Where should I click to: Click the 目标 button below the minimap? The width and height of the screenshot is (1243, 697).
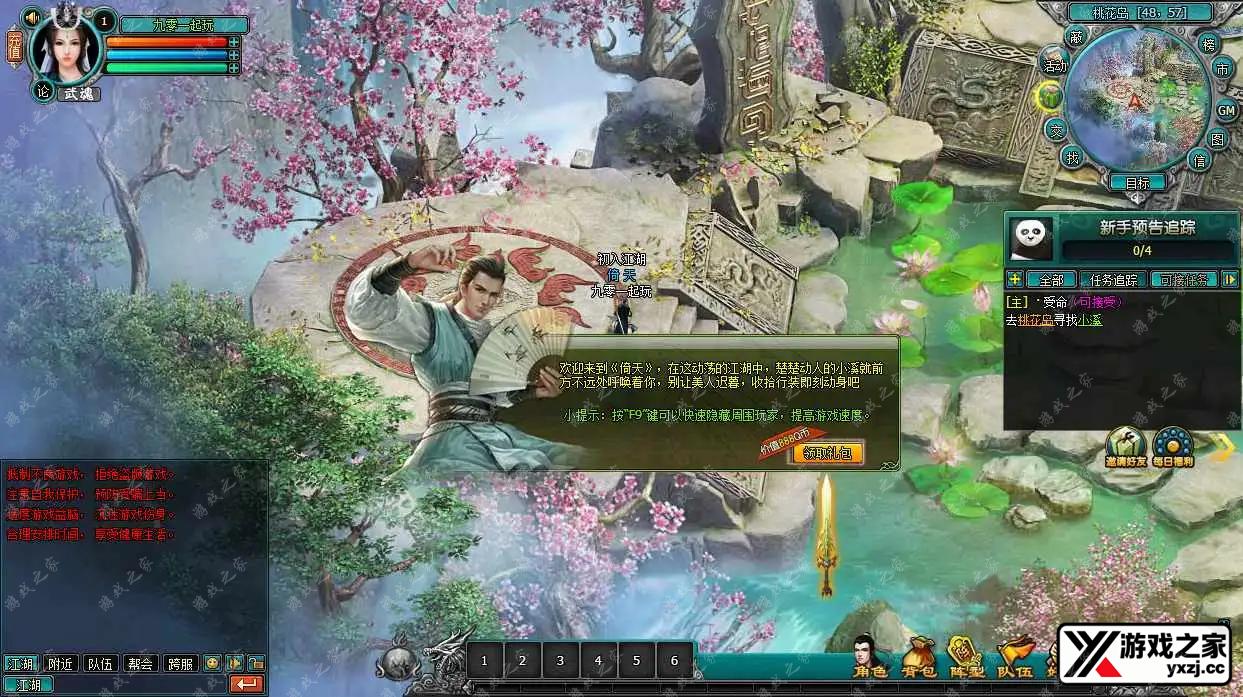(1137, 182)
